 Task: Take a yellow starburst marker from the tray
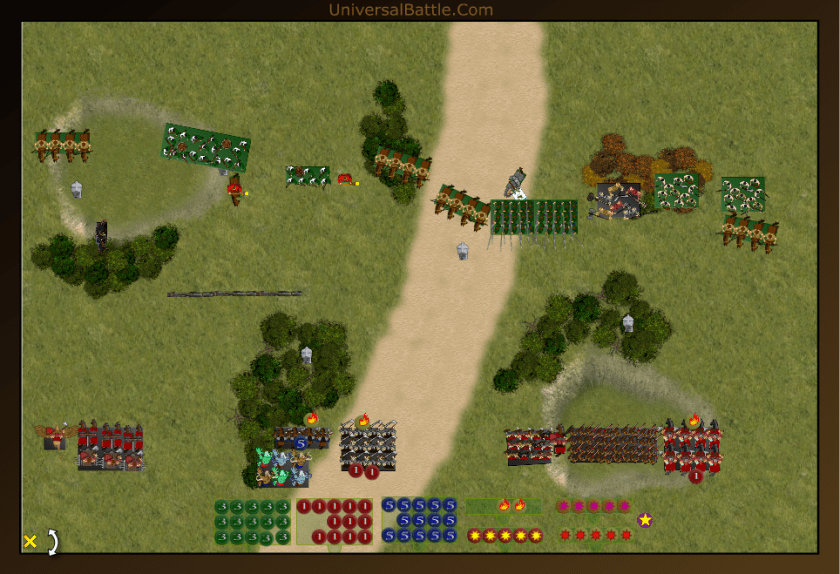(505, 535)
